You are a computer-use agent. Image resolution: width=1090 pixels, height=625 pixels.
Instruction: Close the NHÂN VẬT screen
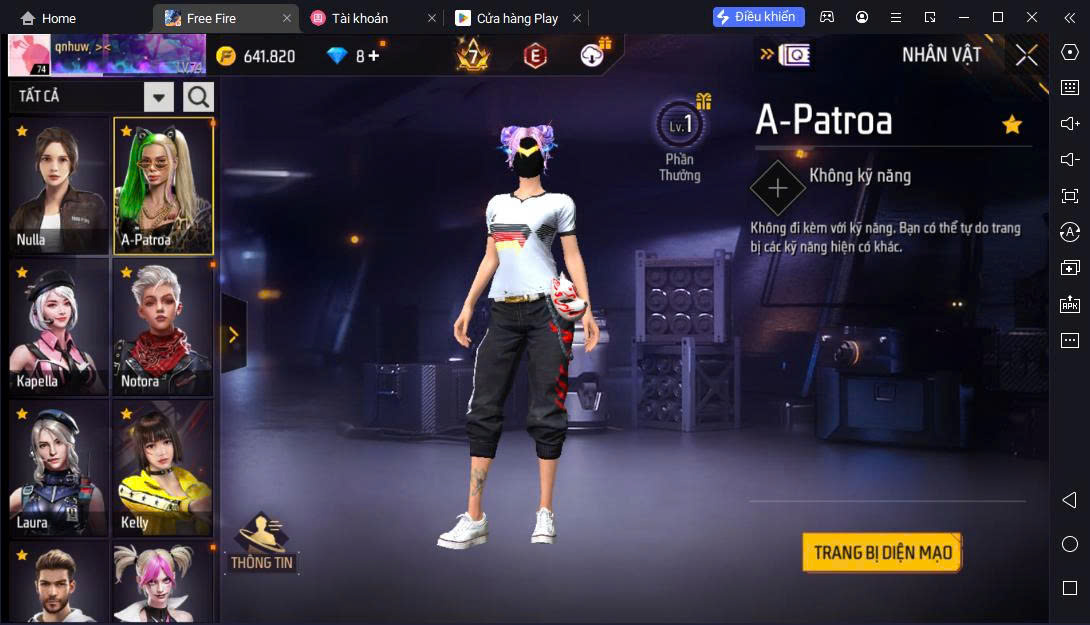(x=1026, y=55)
